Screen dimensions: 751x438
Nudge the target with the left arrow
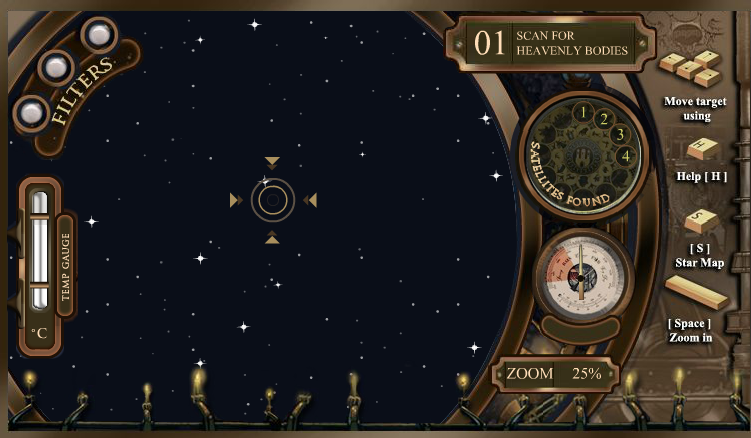(235, 200)
